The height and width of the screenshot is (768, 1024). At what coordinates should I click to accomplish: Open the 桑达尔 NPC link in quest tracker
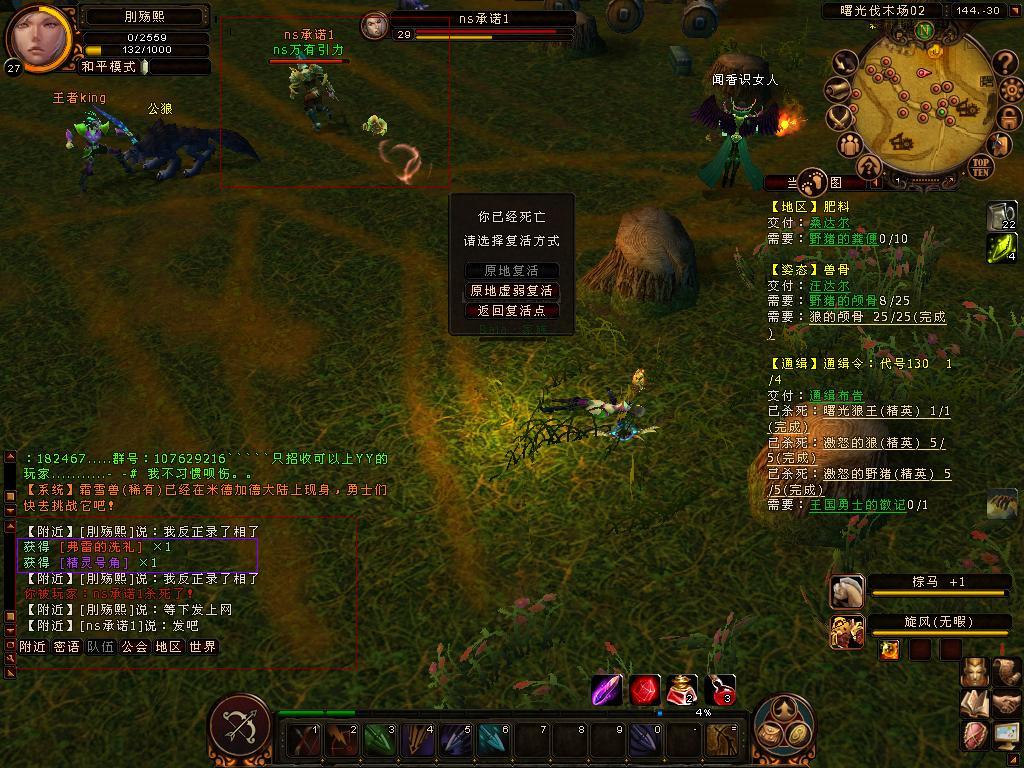[829, 223]
